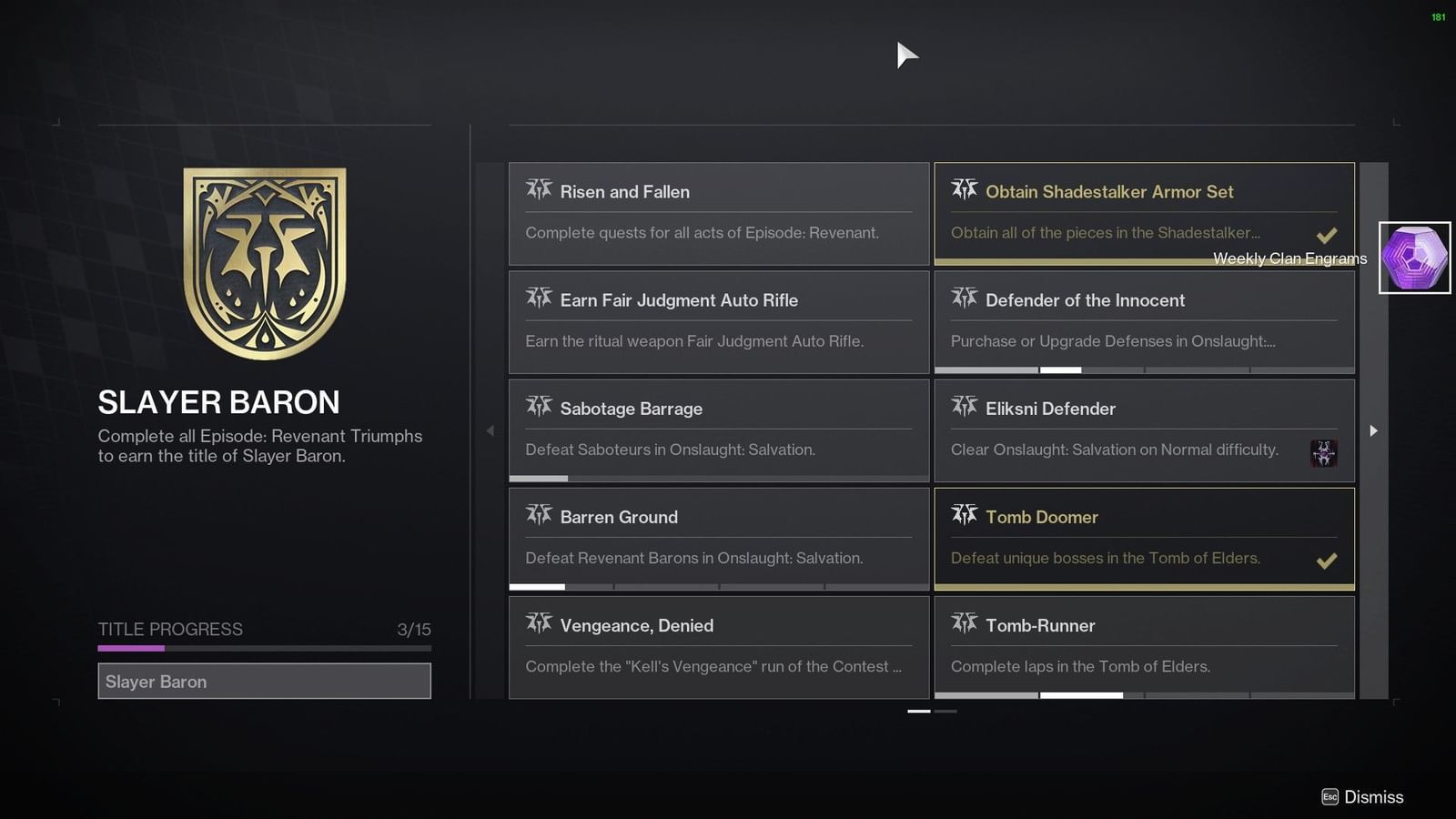The height and width of the screenshot is (819, 1456).
Task: Click the Title Progress bar
Action: click(x=264, y=648)
